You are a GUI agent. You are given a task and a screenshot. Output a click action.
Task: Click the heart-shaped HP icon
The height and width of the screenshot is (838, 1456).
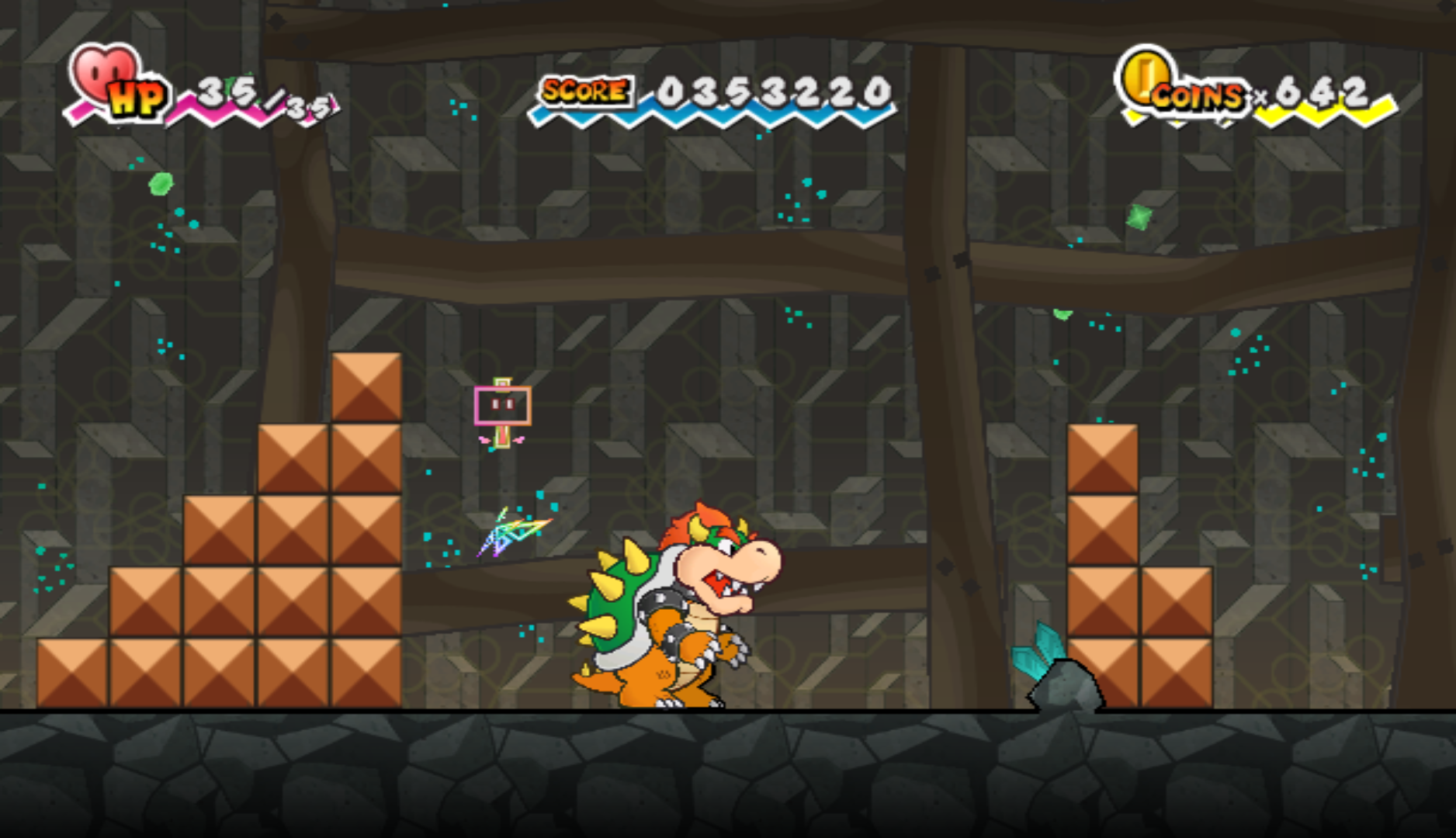tap(105, 74)
